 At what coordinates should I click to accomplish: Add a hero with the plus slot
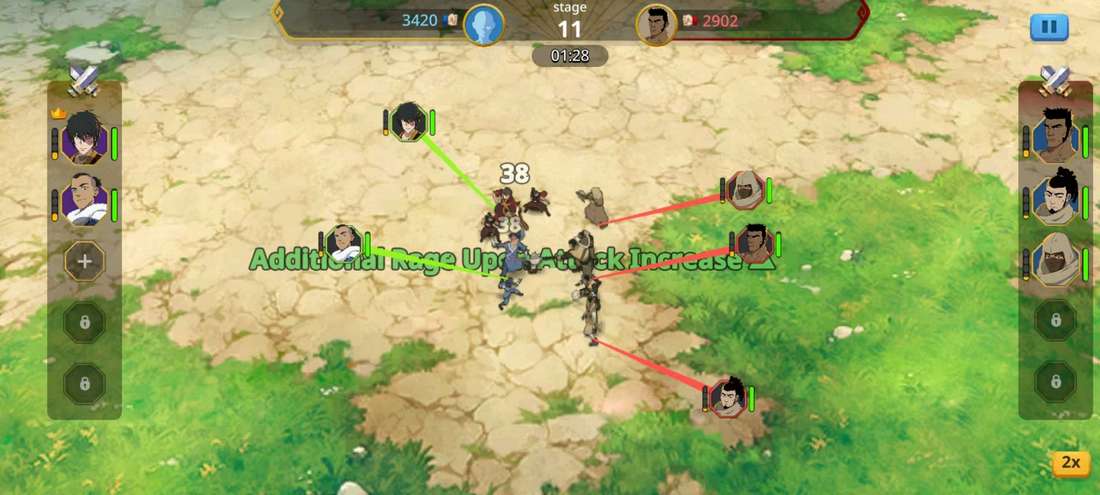pos(84,262)
